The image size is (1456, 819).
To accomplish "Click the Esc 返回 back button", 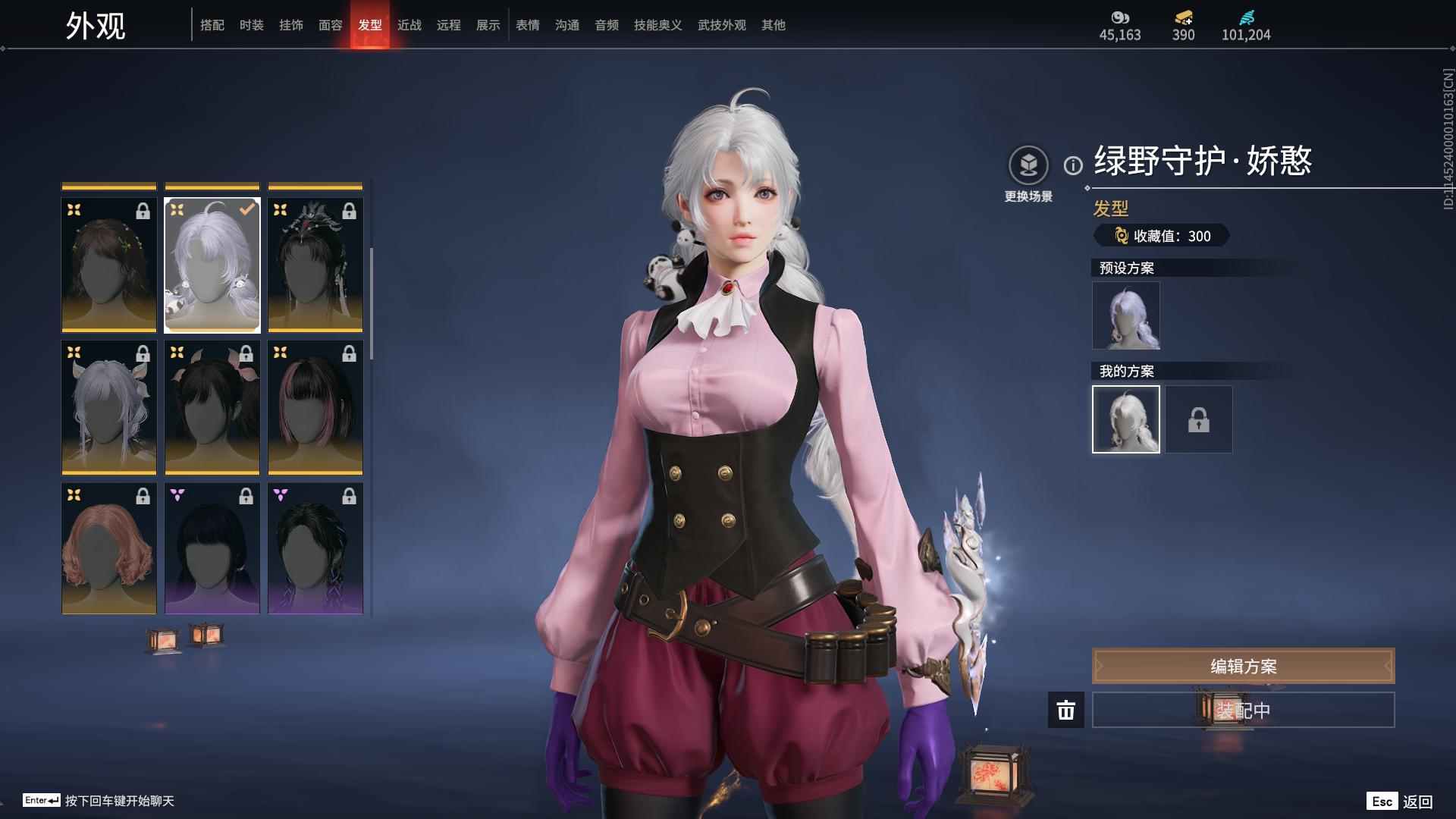I will coord(1401,801).
